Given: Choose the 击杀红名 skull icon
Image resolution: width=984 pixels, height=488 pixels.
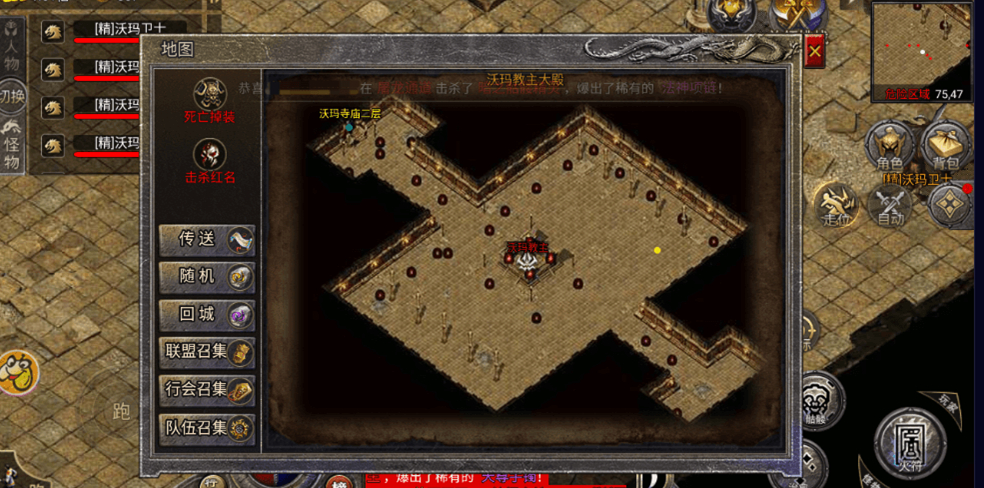Looking at the screenshot, I should 210,157.
